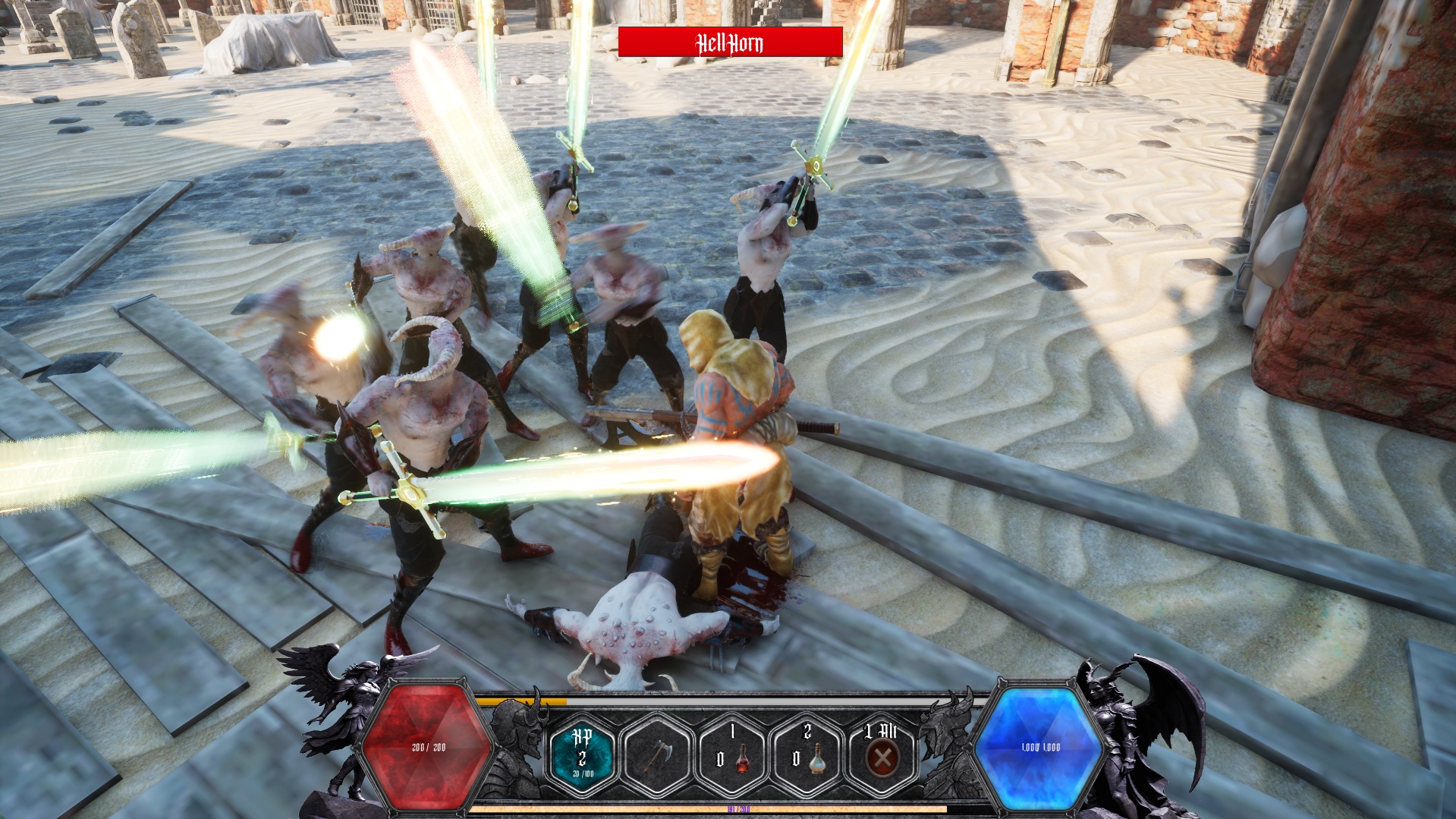The height and width of the screenshot is (819, 1456).
Task: Use the red health potion slot
Action: click(x=731, y=754)
